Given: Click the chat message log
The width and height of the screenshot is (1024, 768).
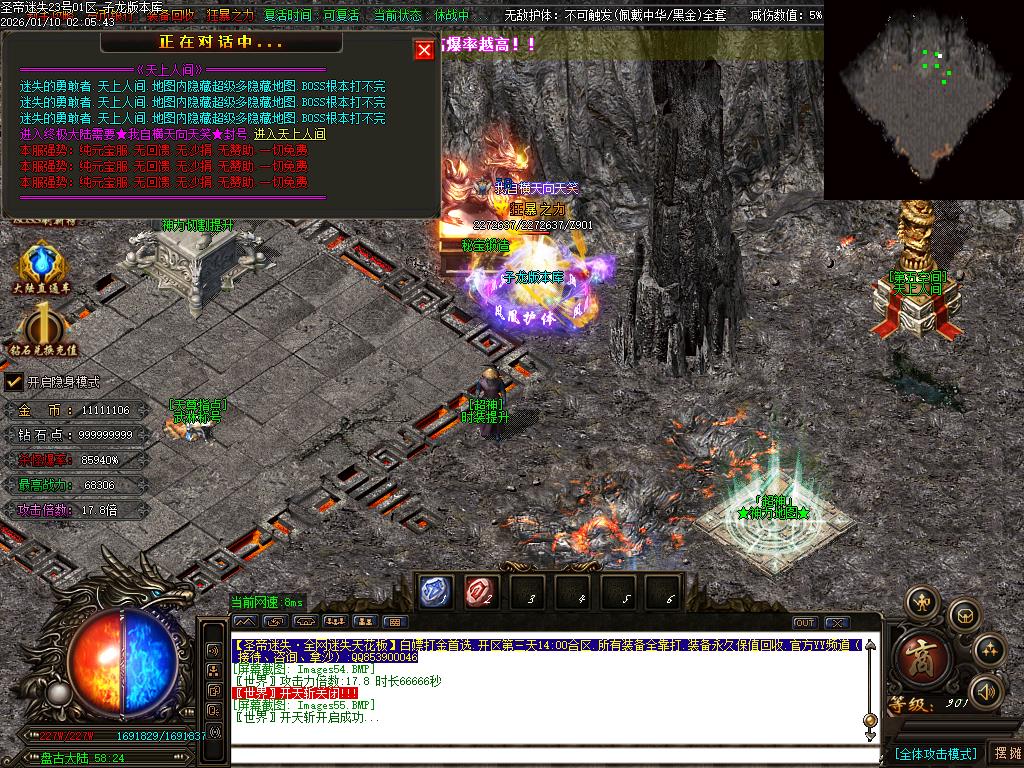Looking at the screenshot, I should click(x=545, y=690).
